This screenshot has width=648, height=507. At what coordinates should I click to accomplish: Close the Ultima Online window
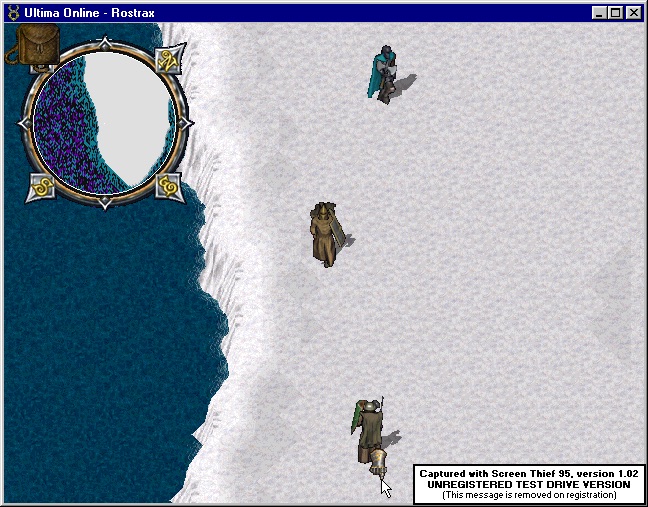pos(634,13)
